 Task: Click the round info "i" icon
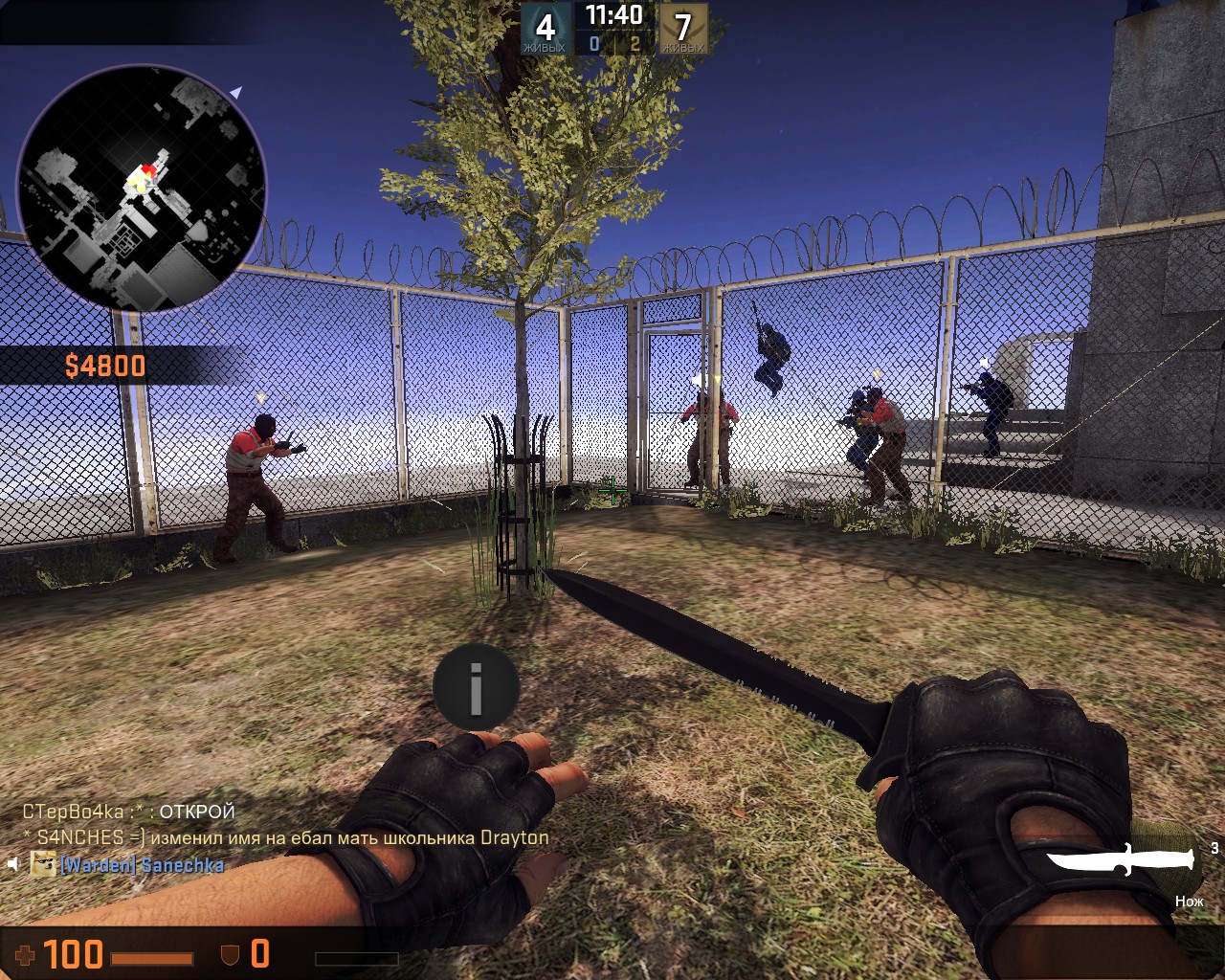(x=476, y=687)
